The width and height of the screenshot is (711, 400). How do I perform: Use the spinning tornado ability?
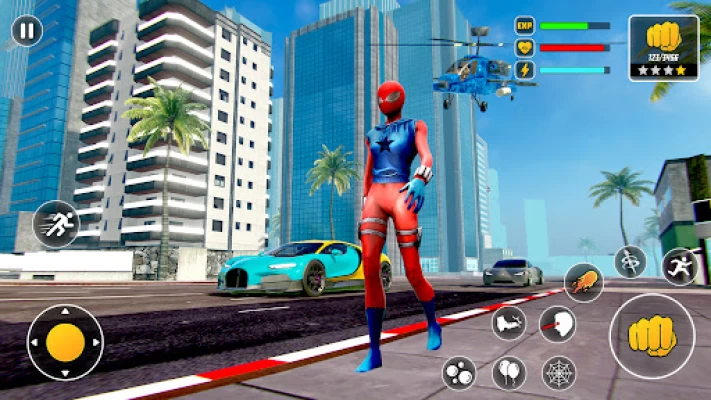pyautogui.click(x=630, y=262)
